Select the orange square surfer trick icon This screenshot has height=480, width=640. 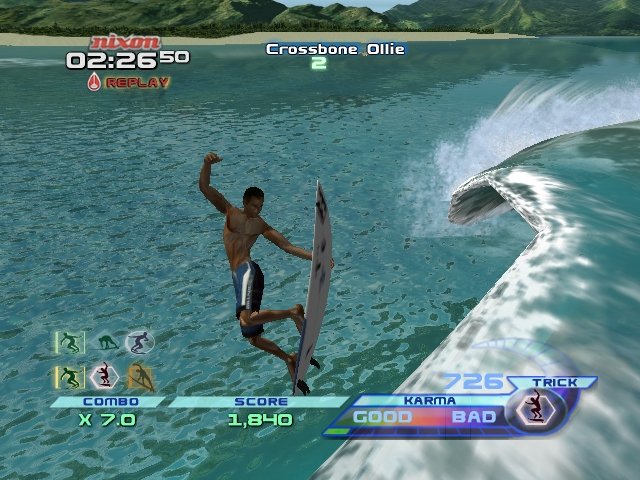138,376
